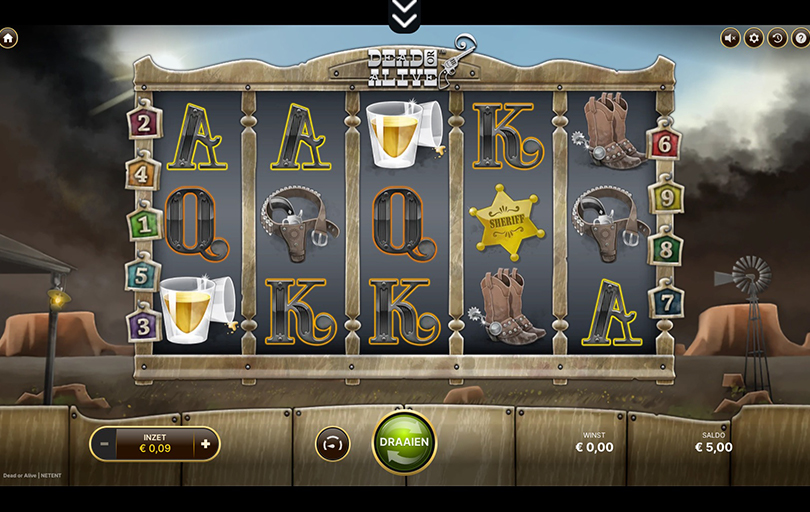The image size is (810, 512).
Task: Choose payline marker number 9
Action: tap(665, 198)
